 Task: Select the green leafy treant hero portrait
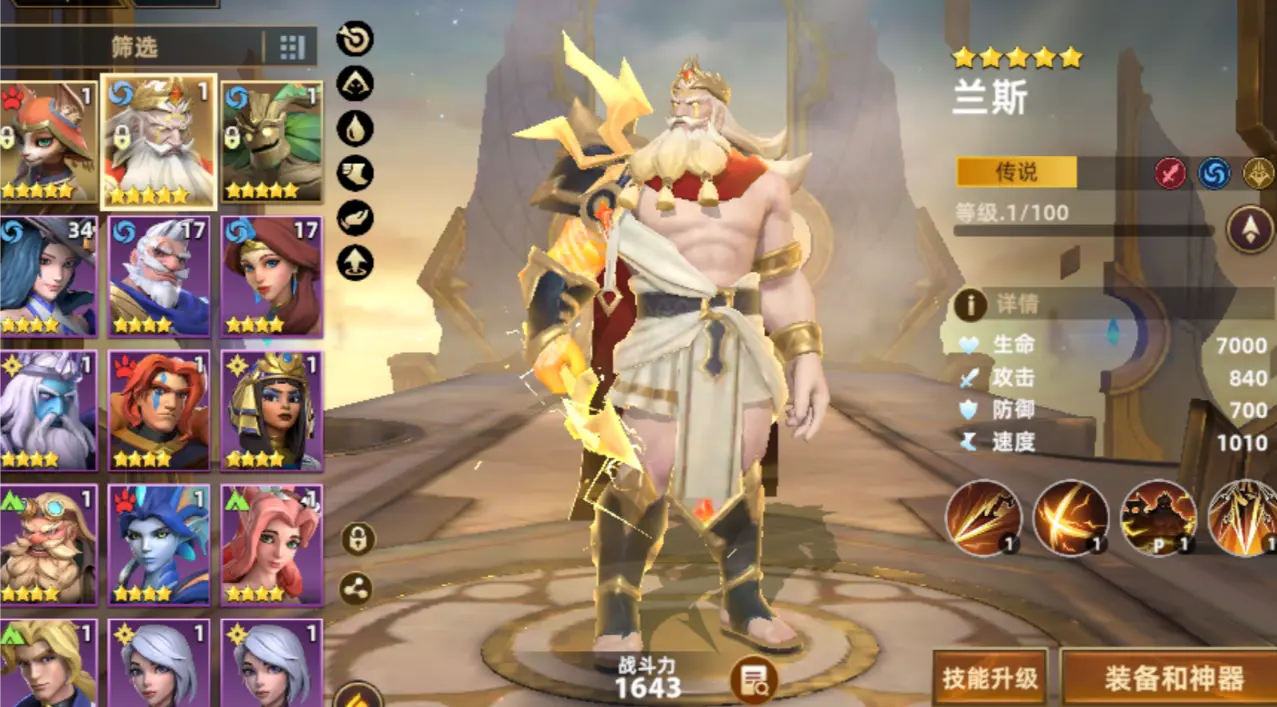pos(271,142)
